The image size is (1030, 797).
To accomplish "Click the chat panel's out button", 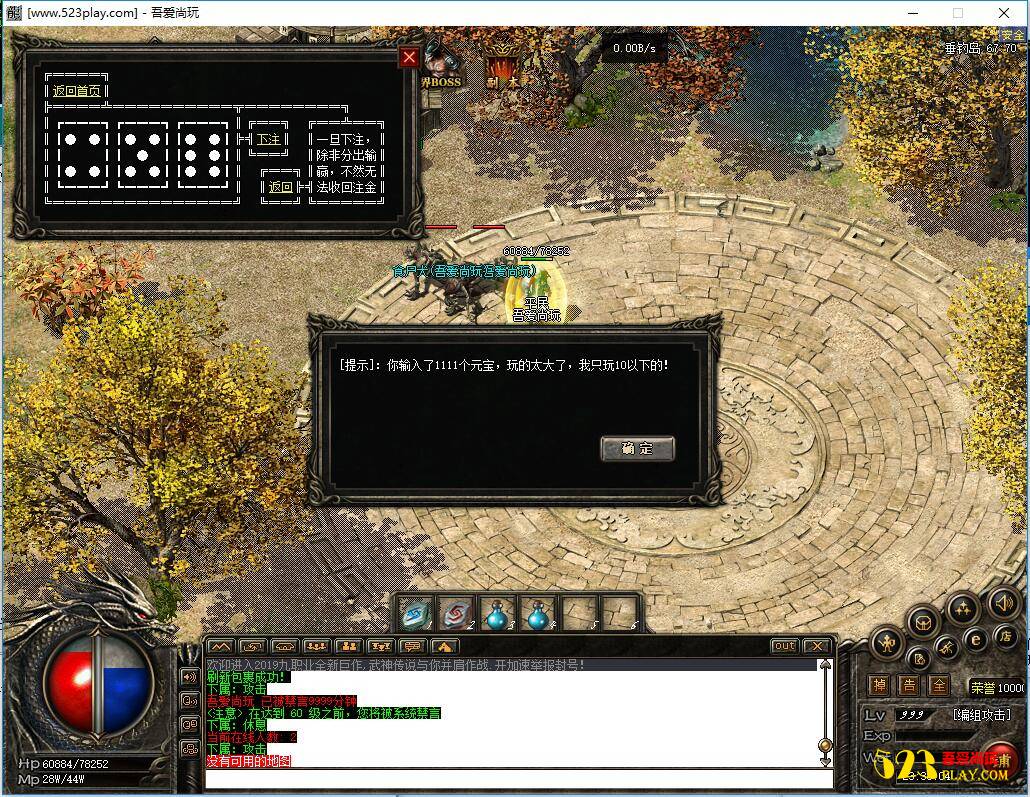I will [785, 646].
